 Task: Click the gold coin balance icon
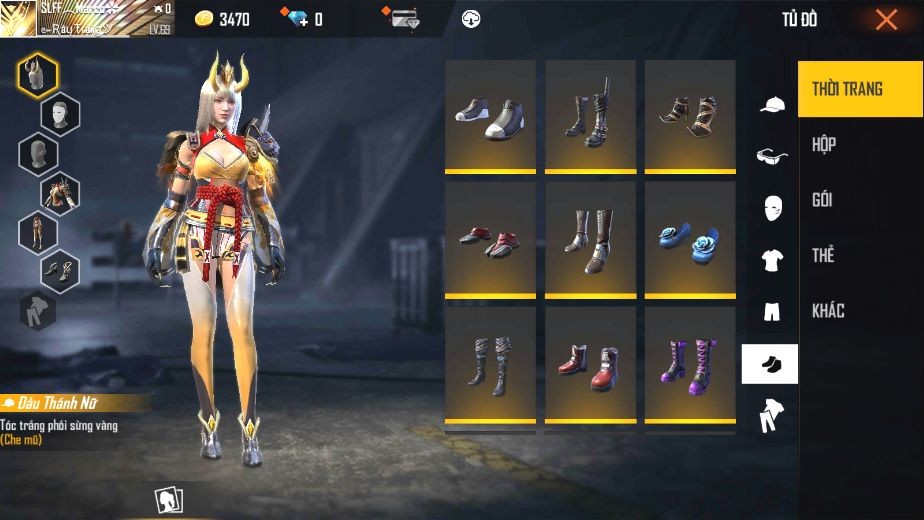204,19
